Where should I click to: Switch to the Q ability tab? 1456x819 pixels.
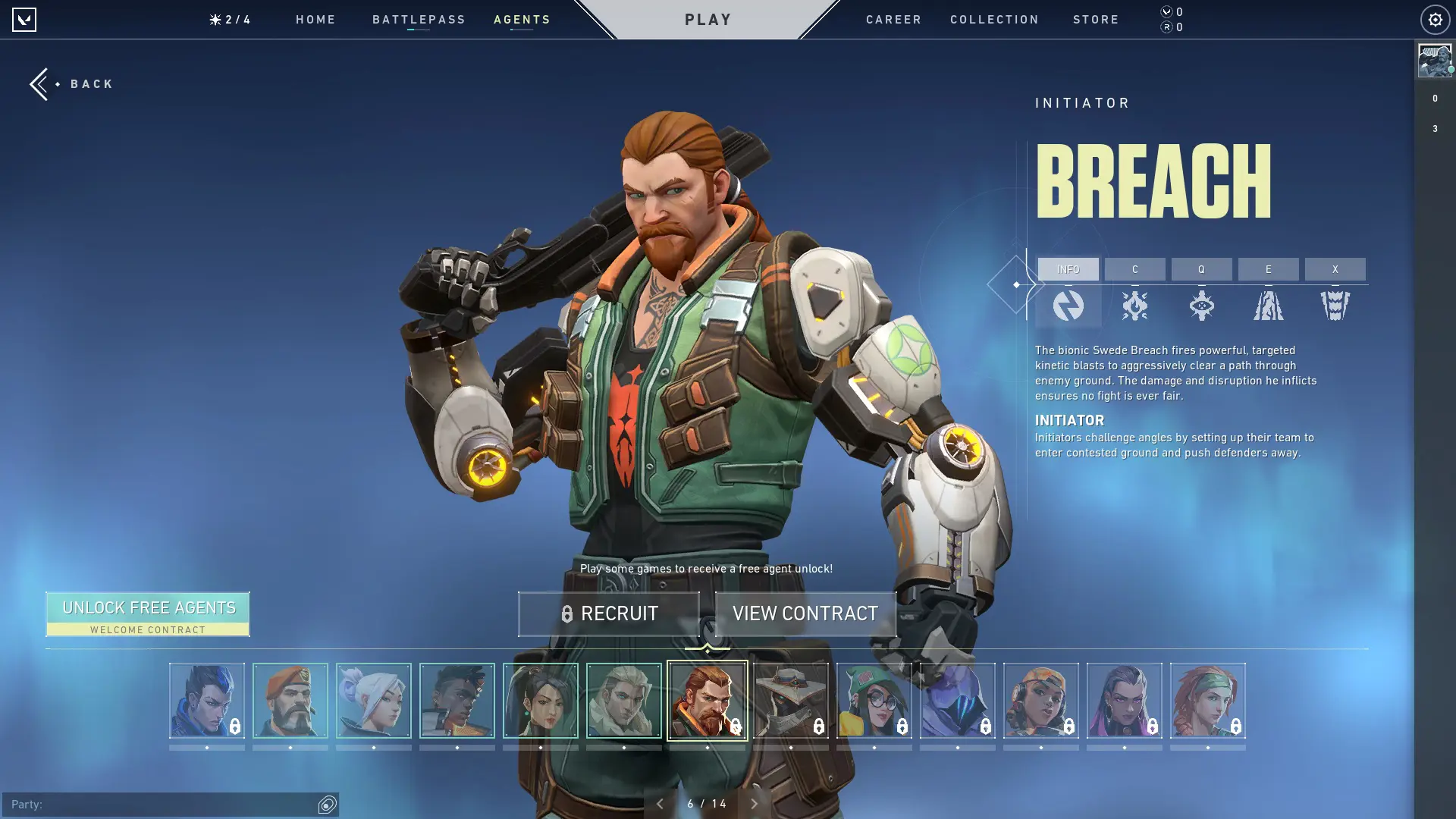[1202, 269]
